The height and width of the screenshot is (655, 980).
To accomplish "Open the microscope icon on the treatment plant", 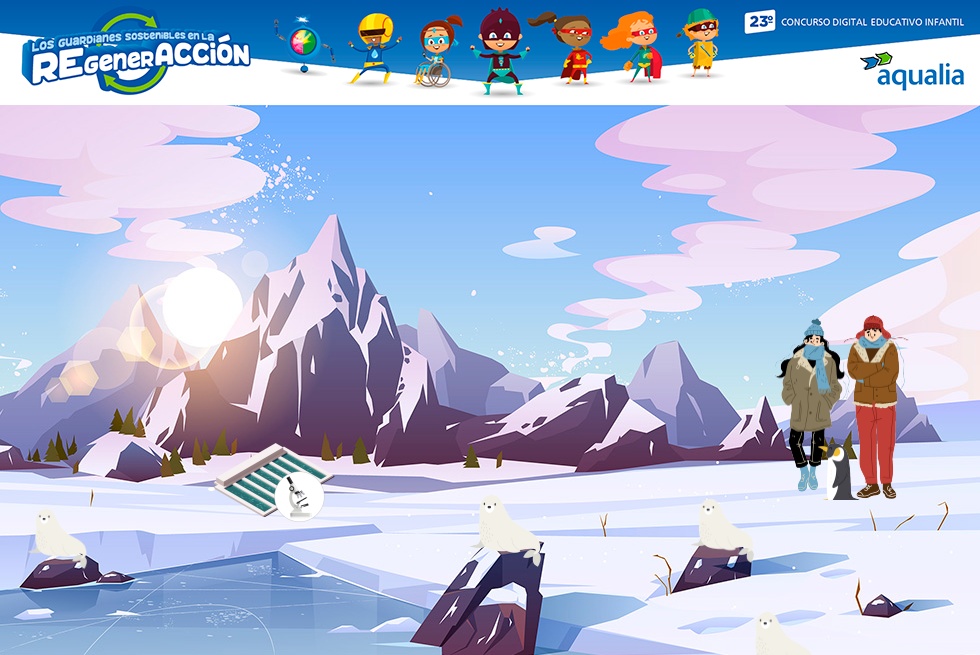I will tap(298, 495).
